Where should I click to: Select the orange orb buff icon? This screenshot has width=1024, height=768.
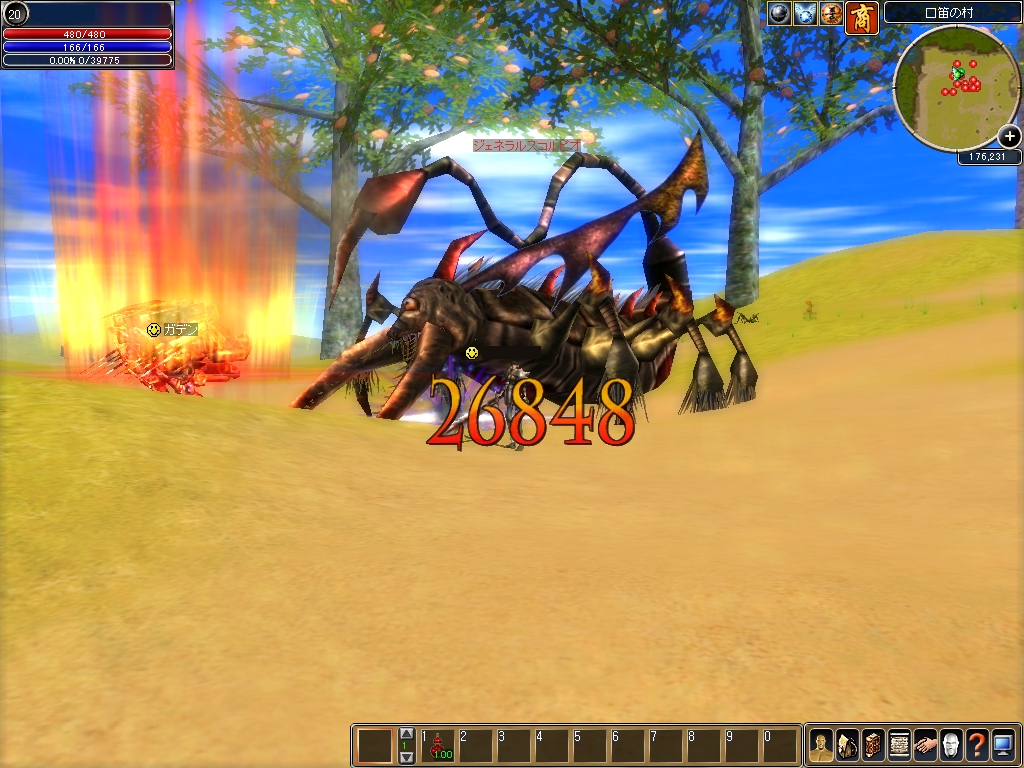pos(831,13)
